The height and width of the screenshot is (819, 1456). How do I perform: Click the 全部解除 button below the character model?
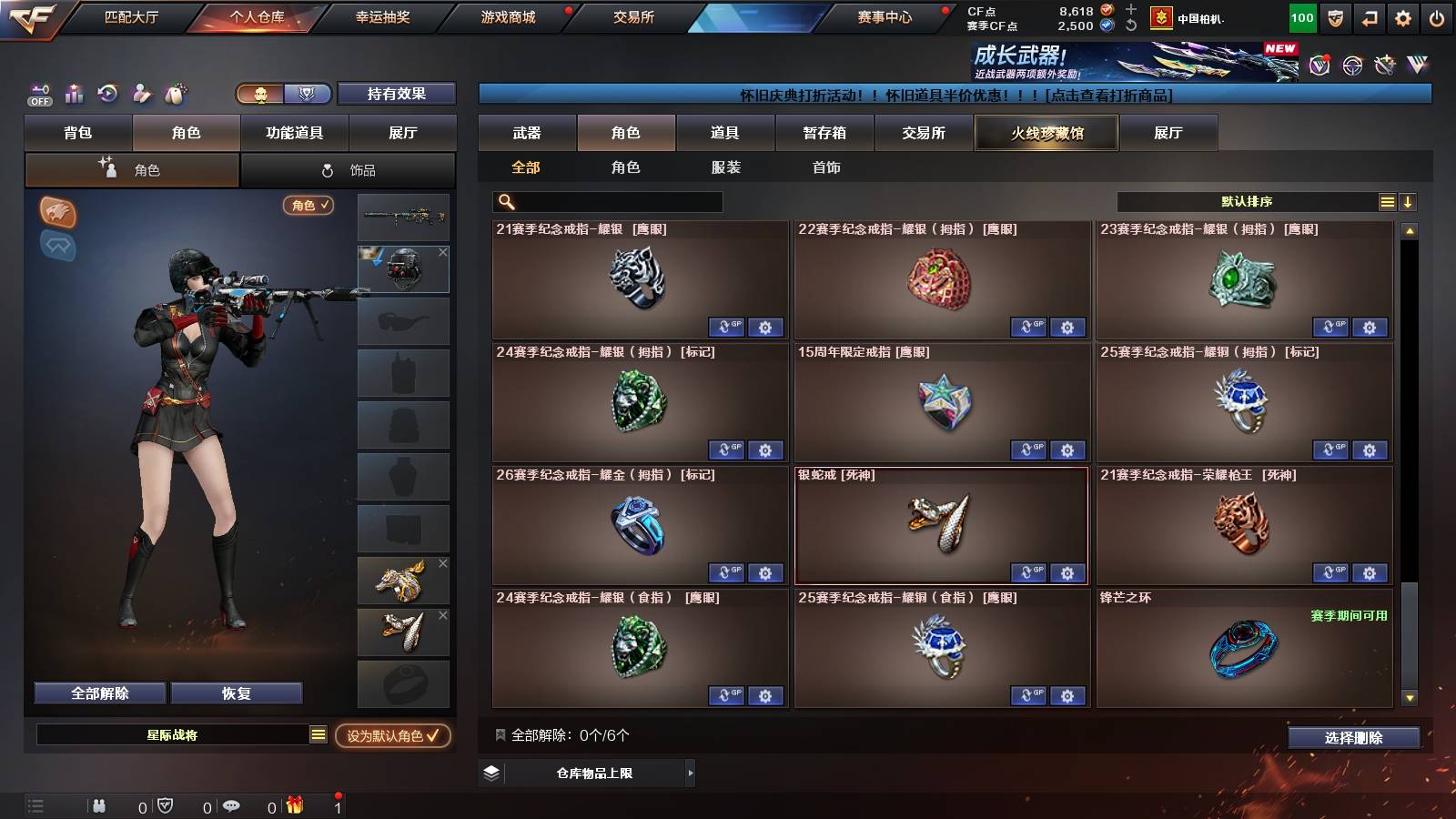coord(98,693)
